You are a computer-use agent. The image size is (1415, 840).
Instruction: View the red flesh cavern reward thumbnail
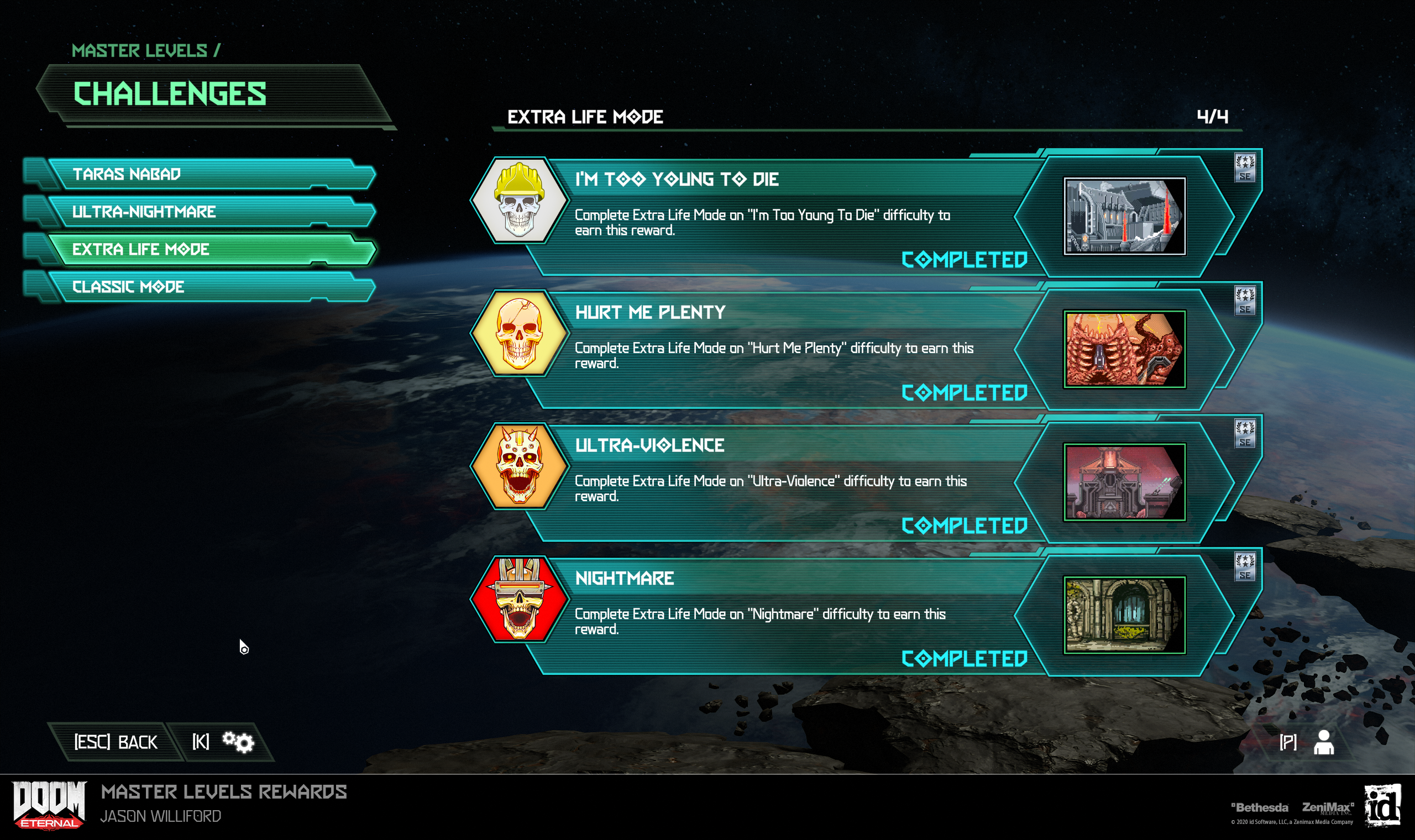pyautogui.click(x=1124, y=349)
